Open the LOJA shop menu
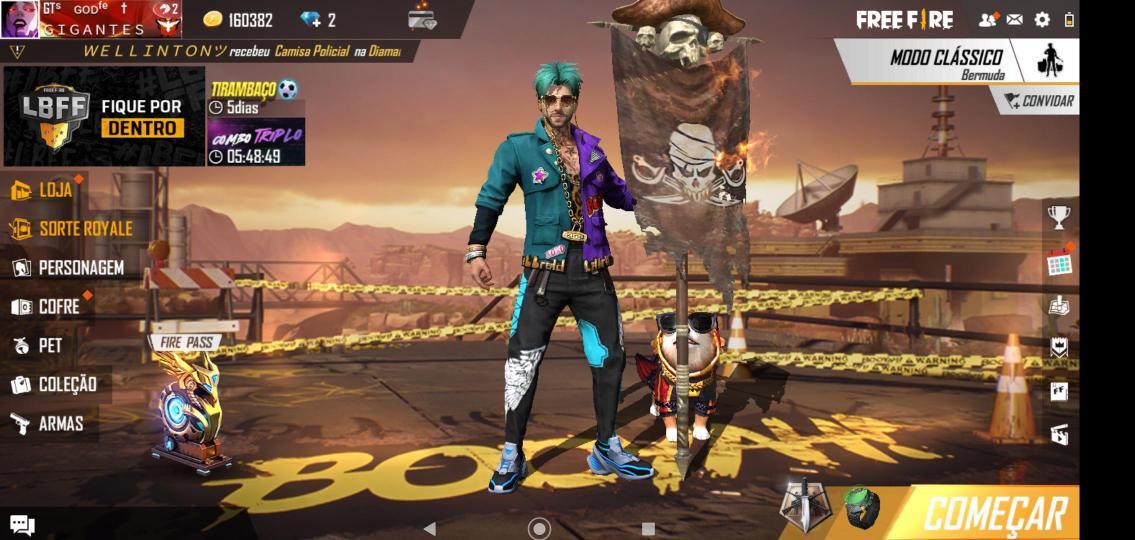 45,190
